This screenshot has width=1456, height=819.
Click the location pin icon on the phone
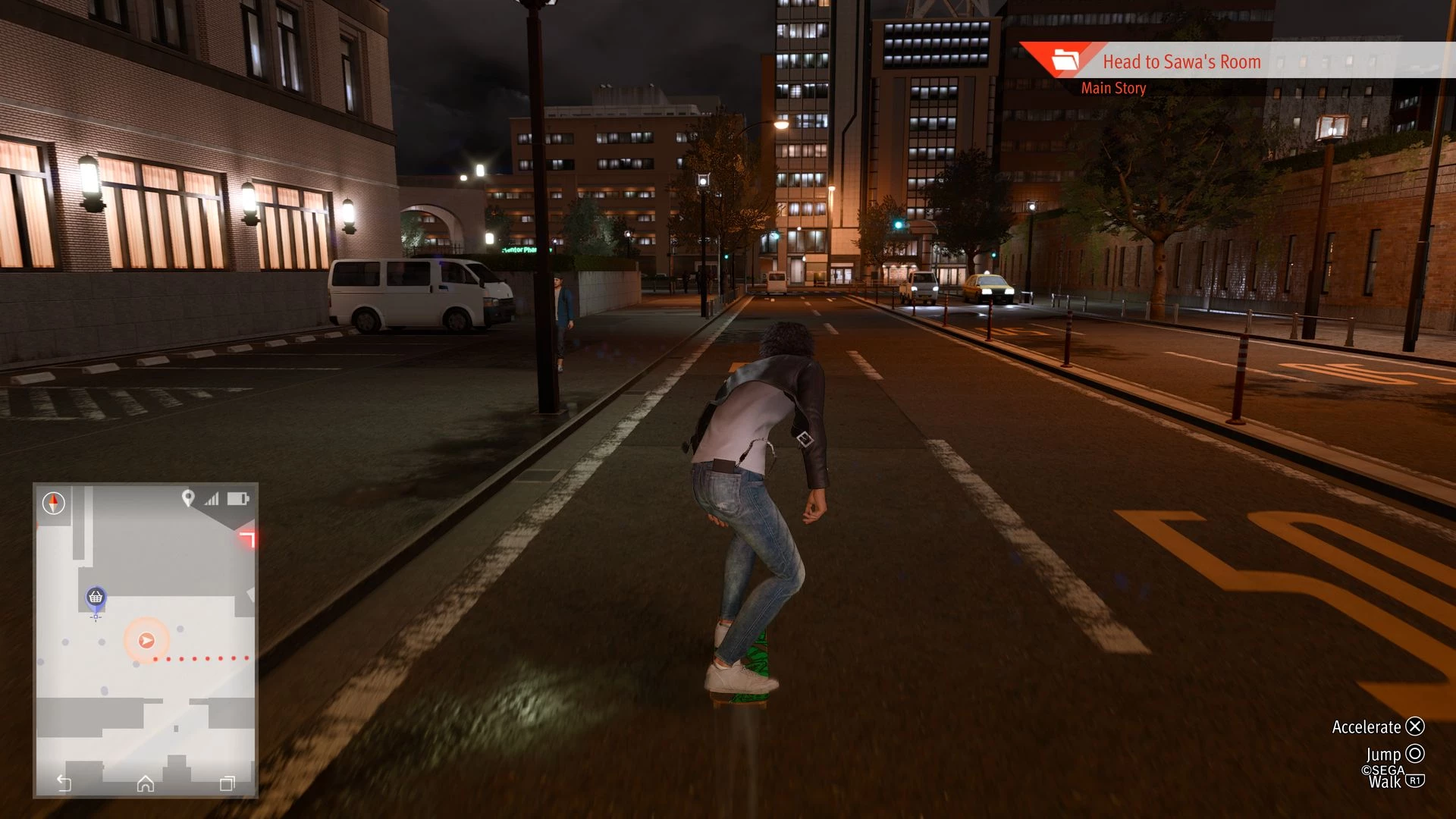coord(188,498)
